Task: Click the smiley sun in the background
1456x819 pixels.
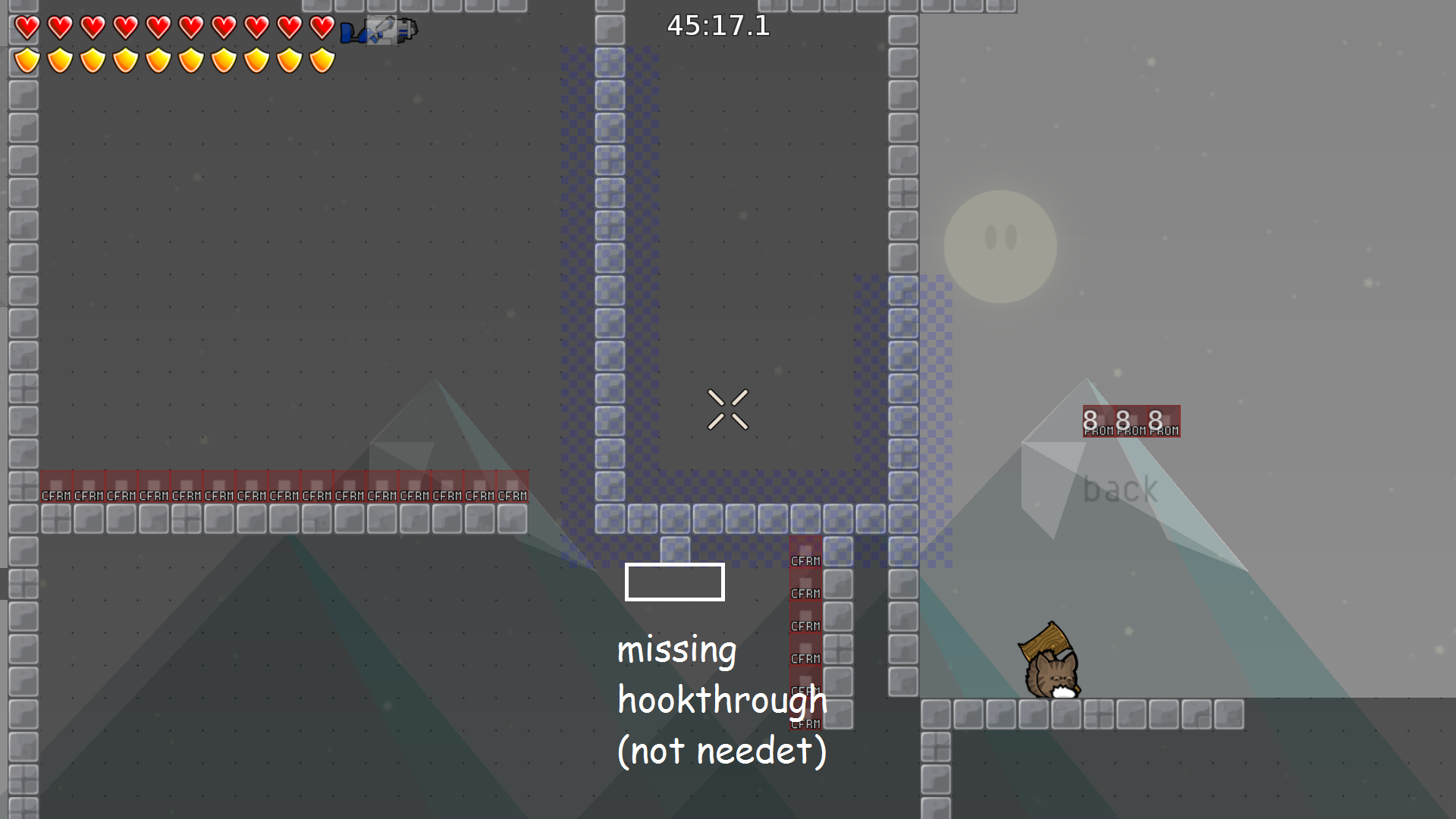Action: click(x=1001, y=244)
